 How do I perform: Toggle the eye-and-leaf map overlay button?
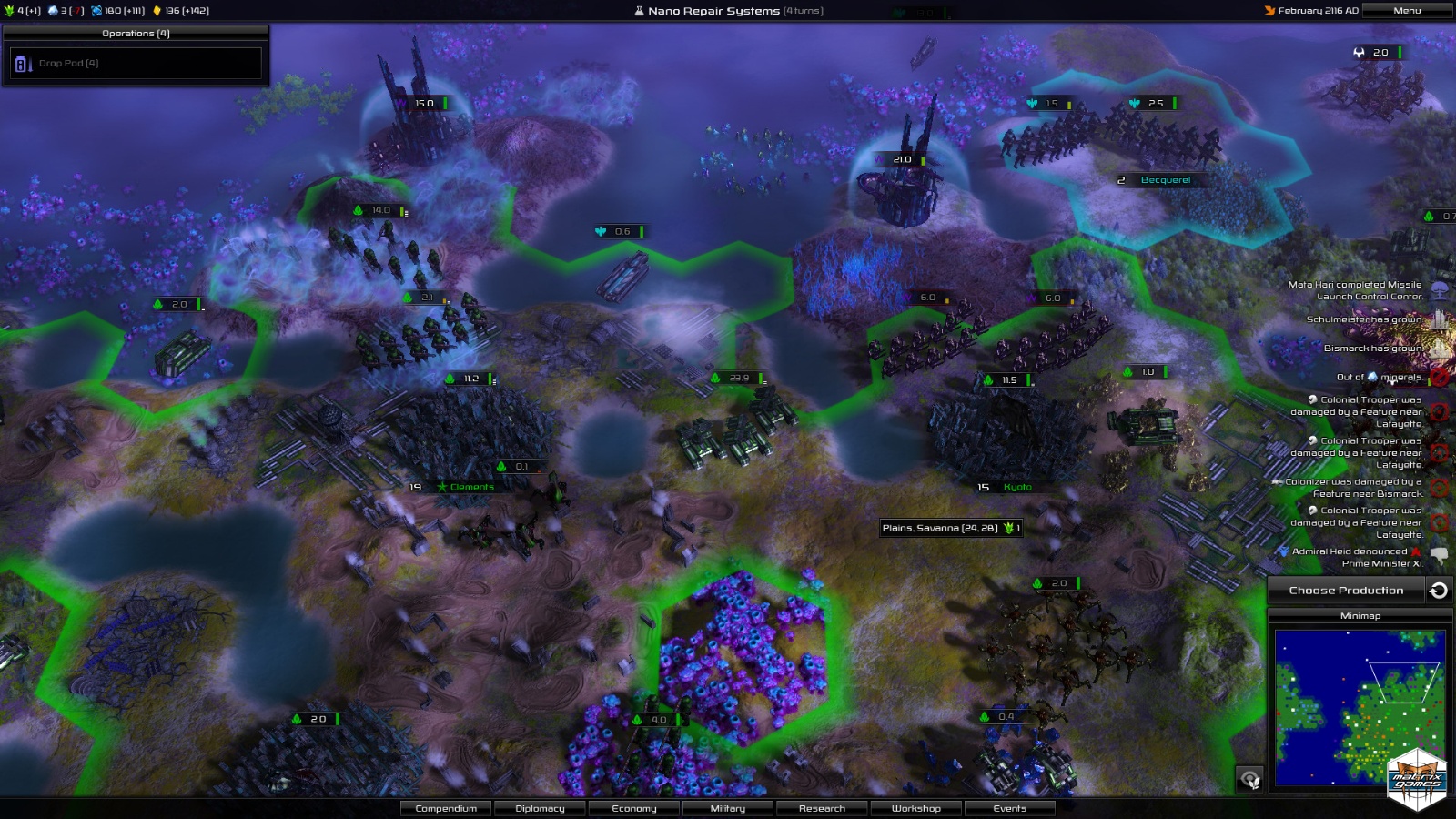coord(1249,779)
